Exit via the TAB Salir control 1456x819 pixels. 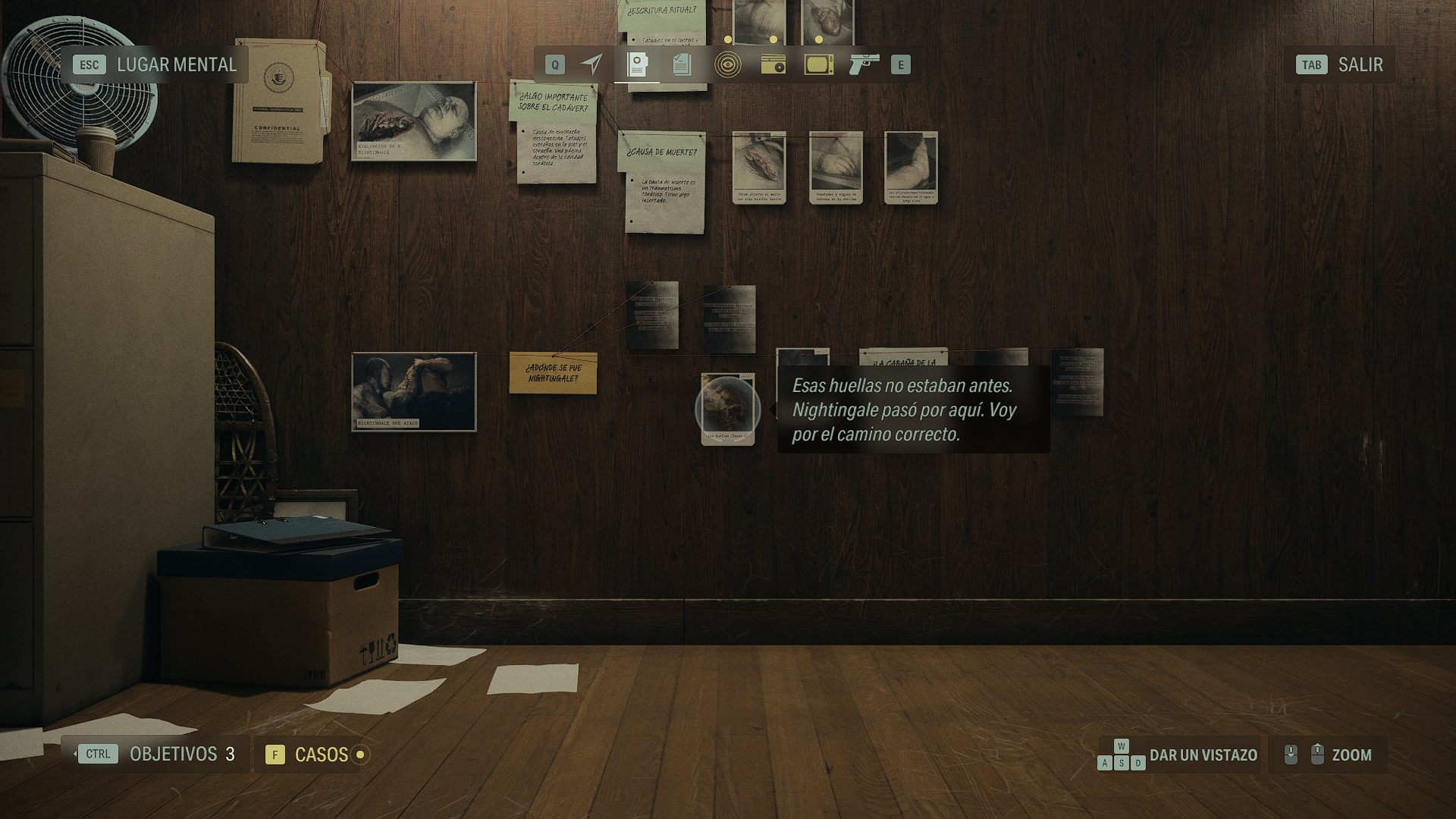[x=1340, y=64]
